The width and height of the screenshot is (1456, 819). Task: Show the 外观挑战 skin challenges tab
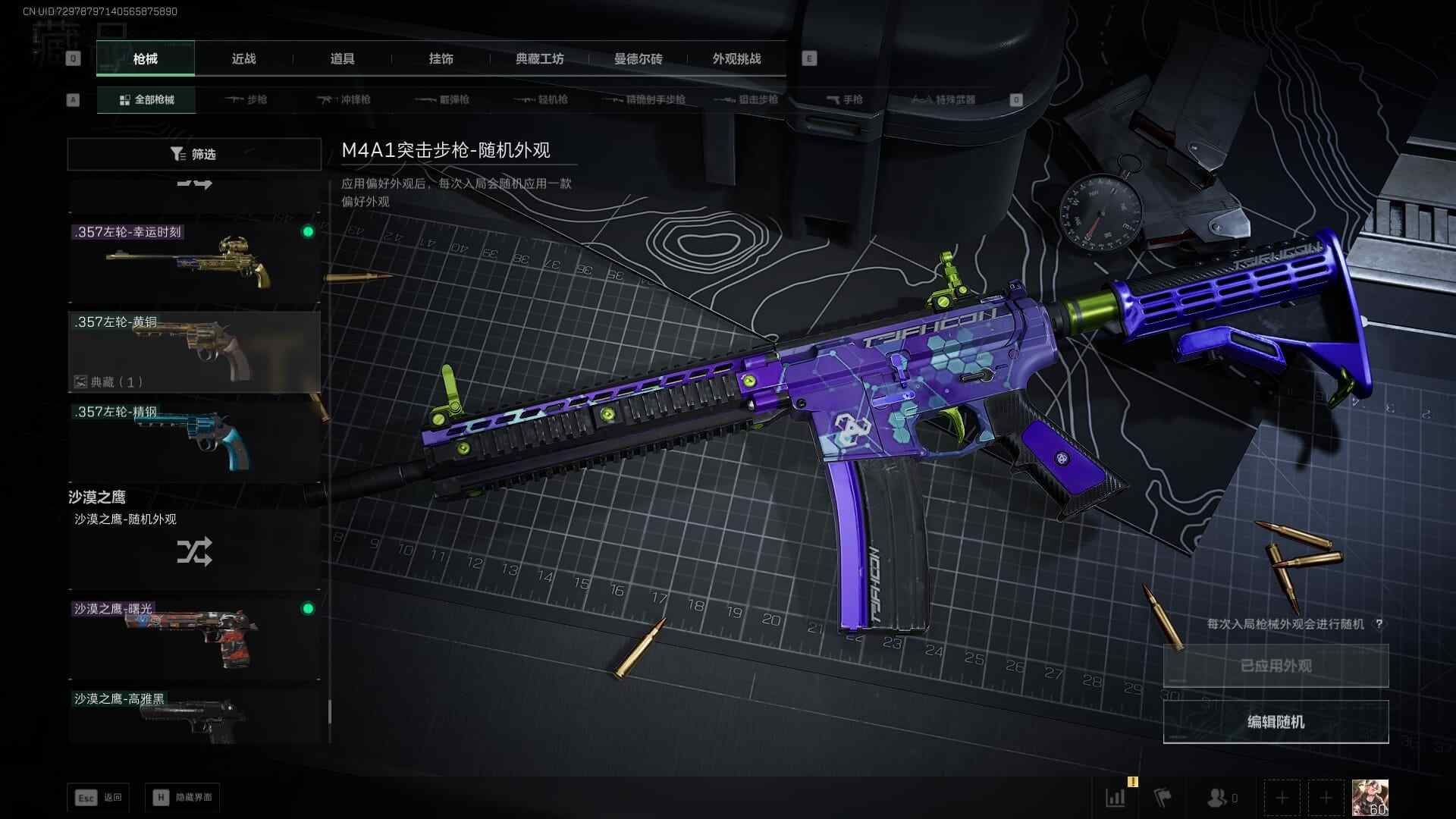736,59
